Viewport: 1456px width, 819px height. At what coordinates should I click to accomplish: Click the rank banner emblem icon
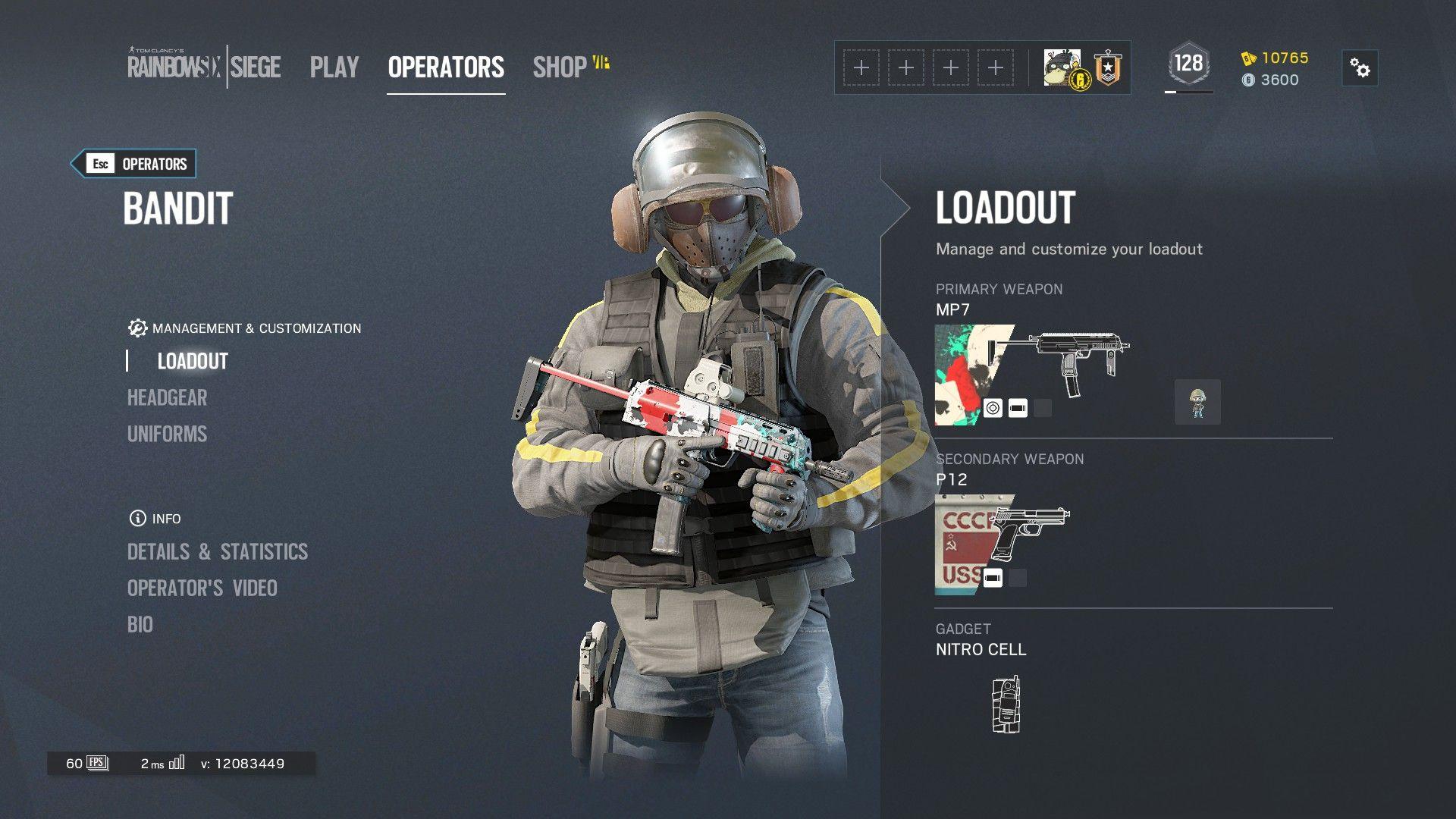[1108, 68]
